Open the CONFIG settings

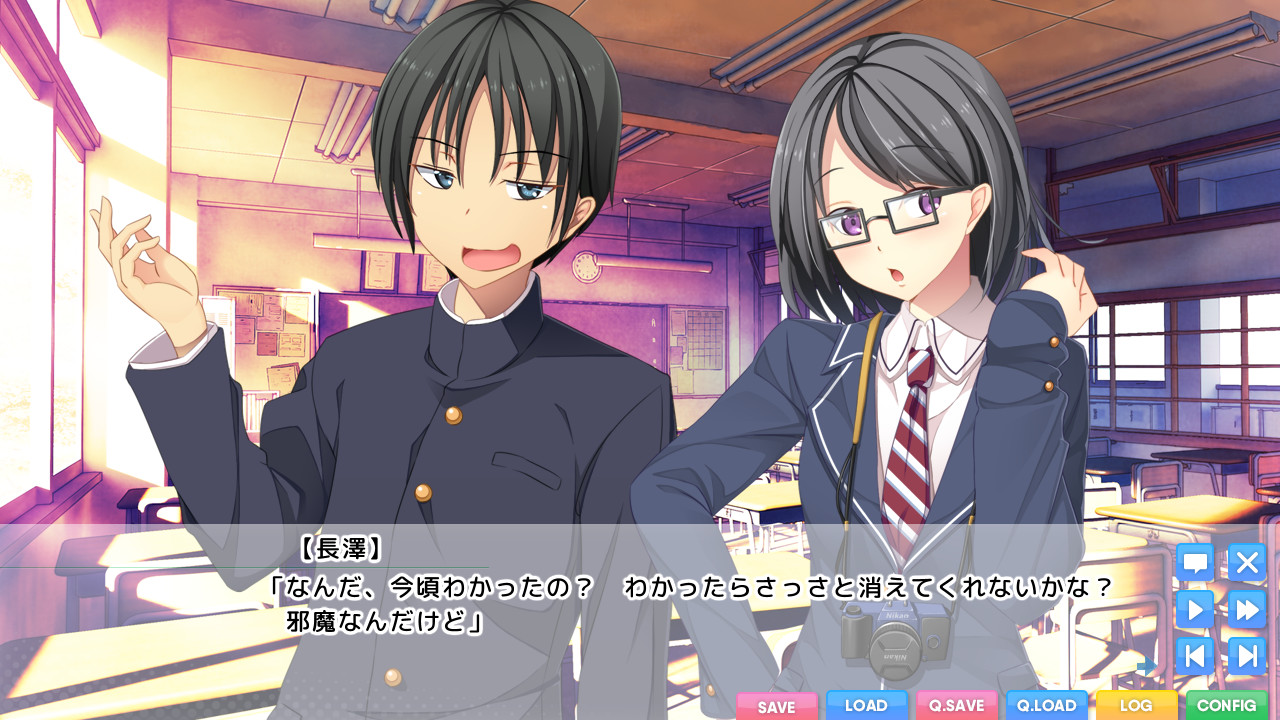(1226, 705)
